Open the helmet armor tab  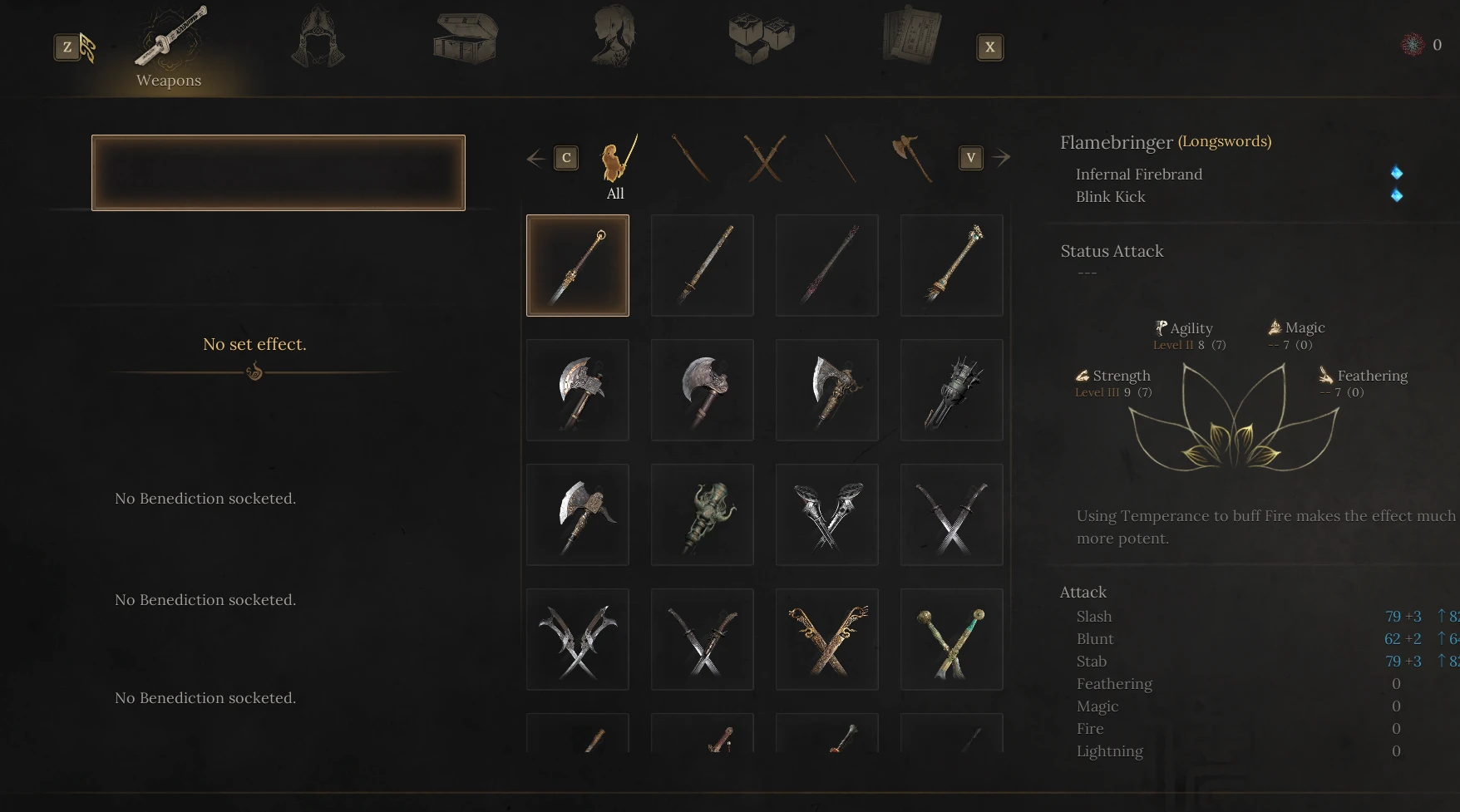[x=318, y=37]
